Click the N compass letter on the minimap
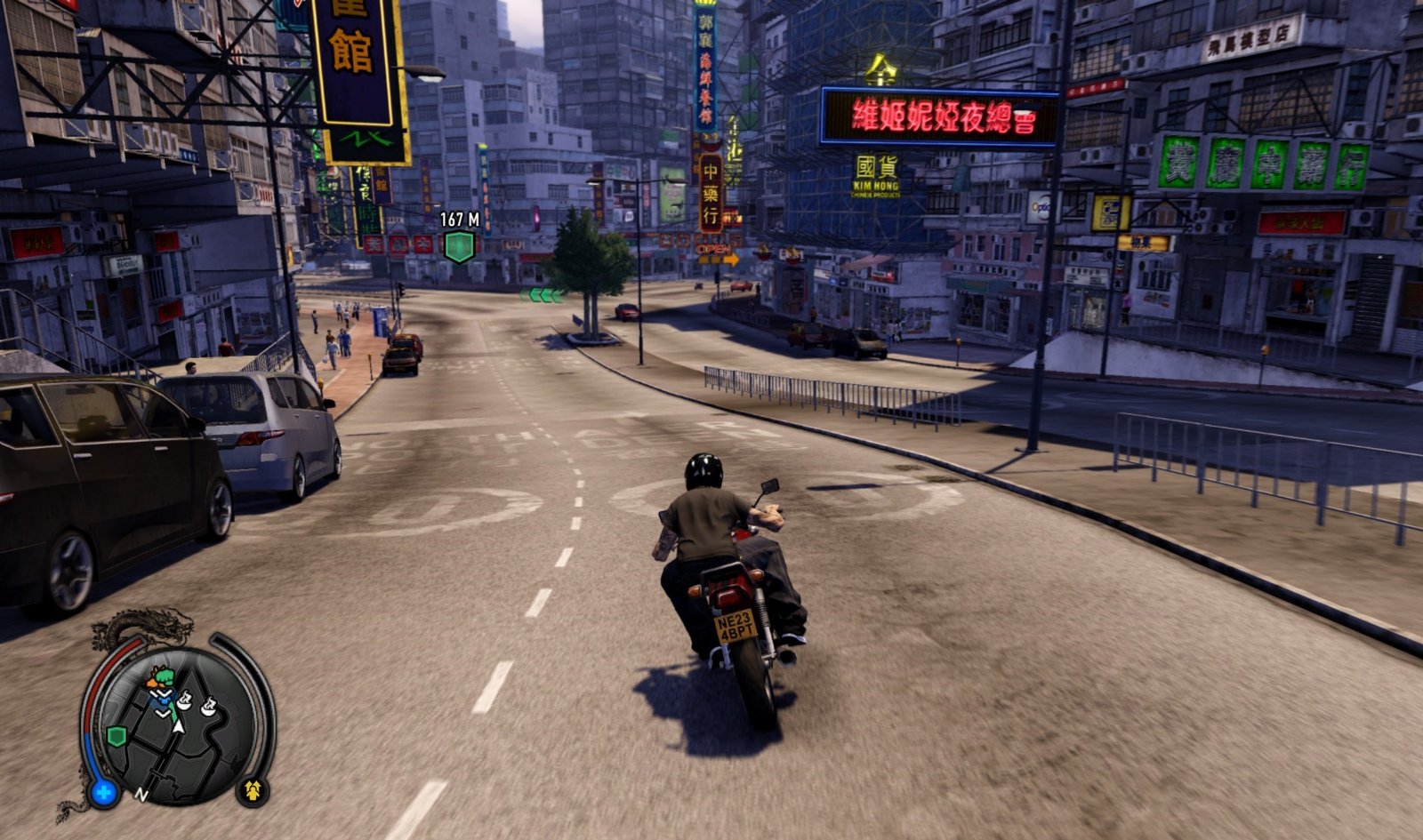The width and height of the screenshot is (1423, 840). click(x=142, y=794)
